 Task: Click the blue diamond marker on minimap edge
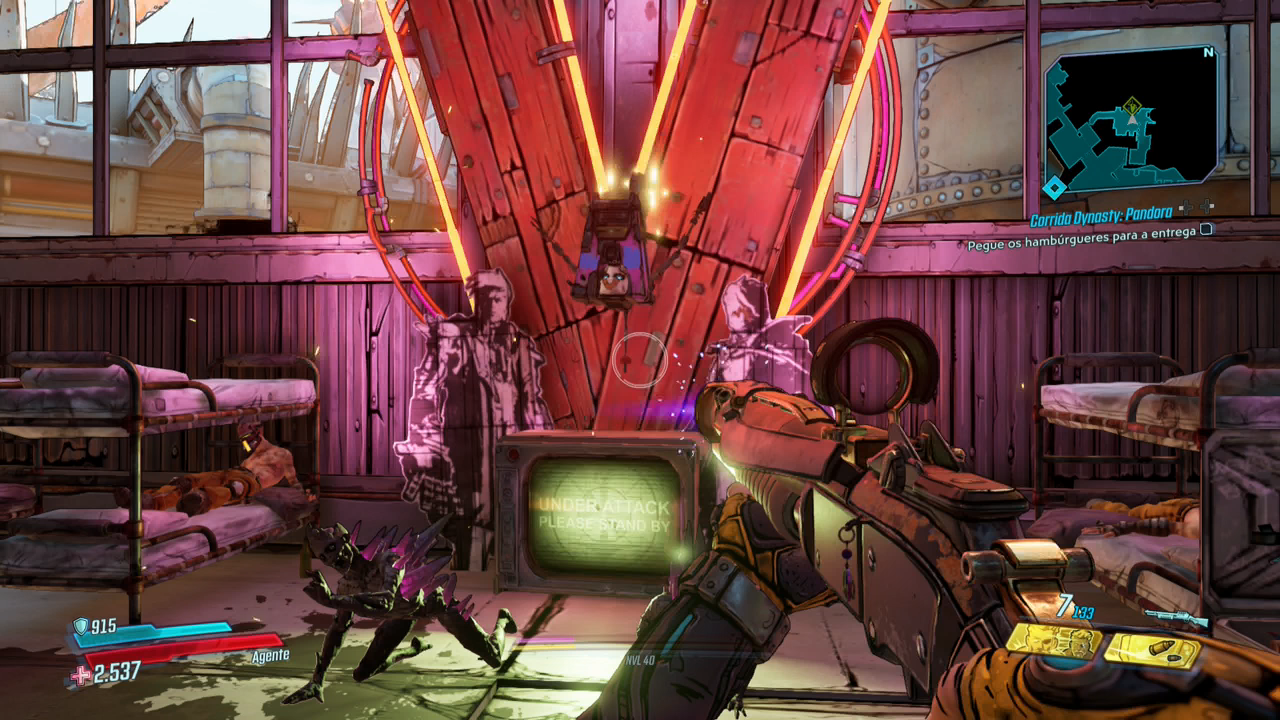[1054, 188]
